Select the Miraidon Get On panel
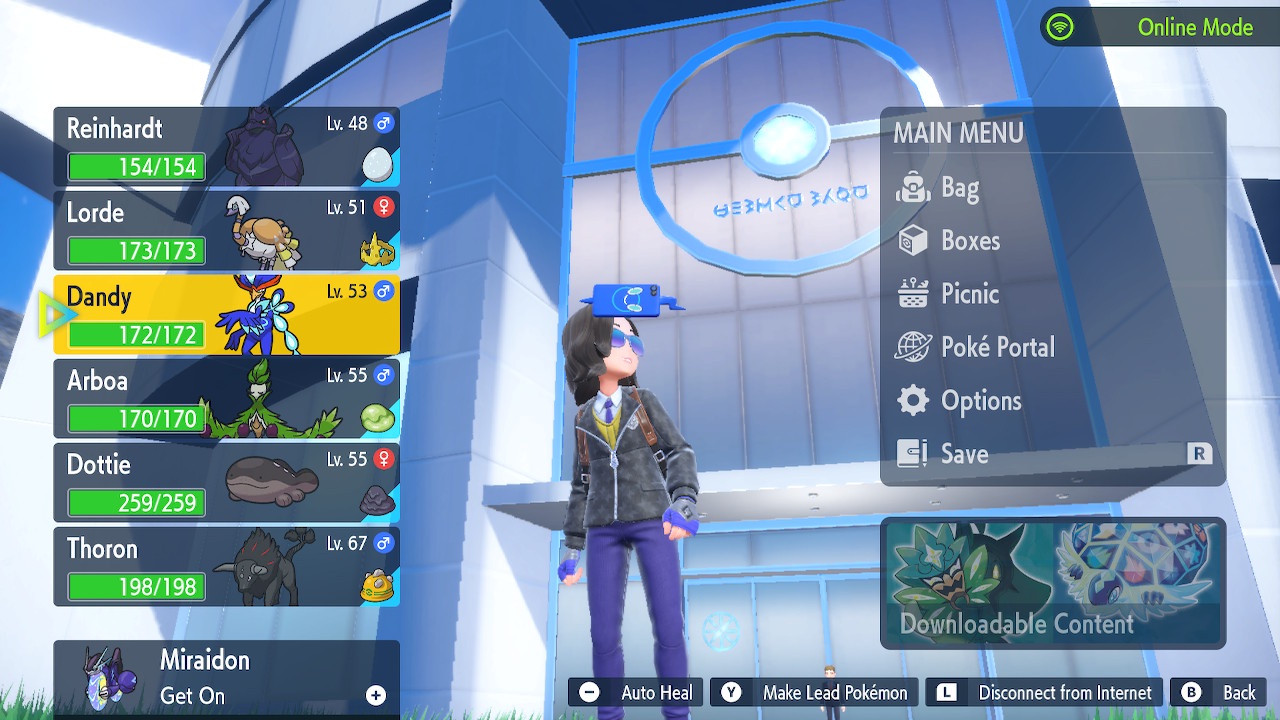 click(226, 678)
